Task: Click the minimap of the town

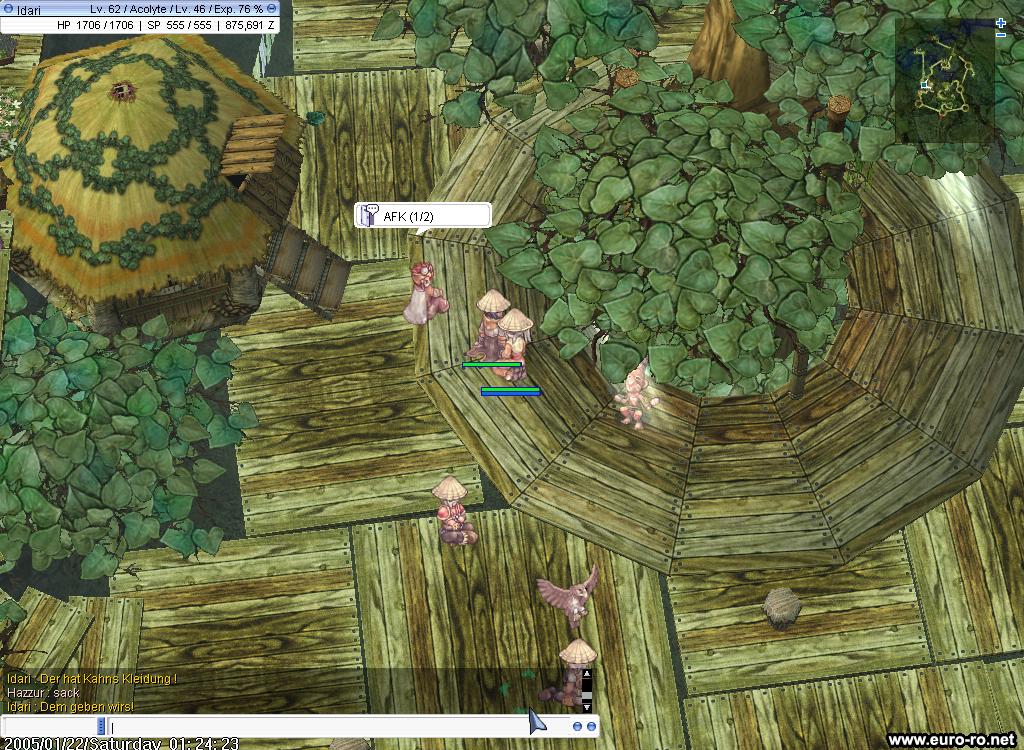Action: (x=945, y=80)
